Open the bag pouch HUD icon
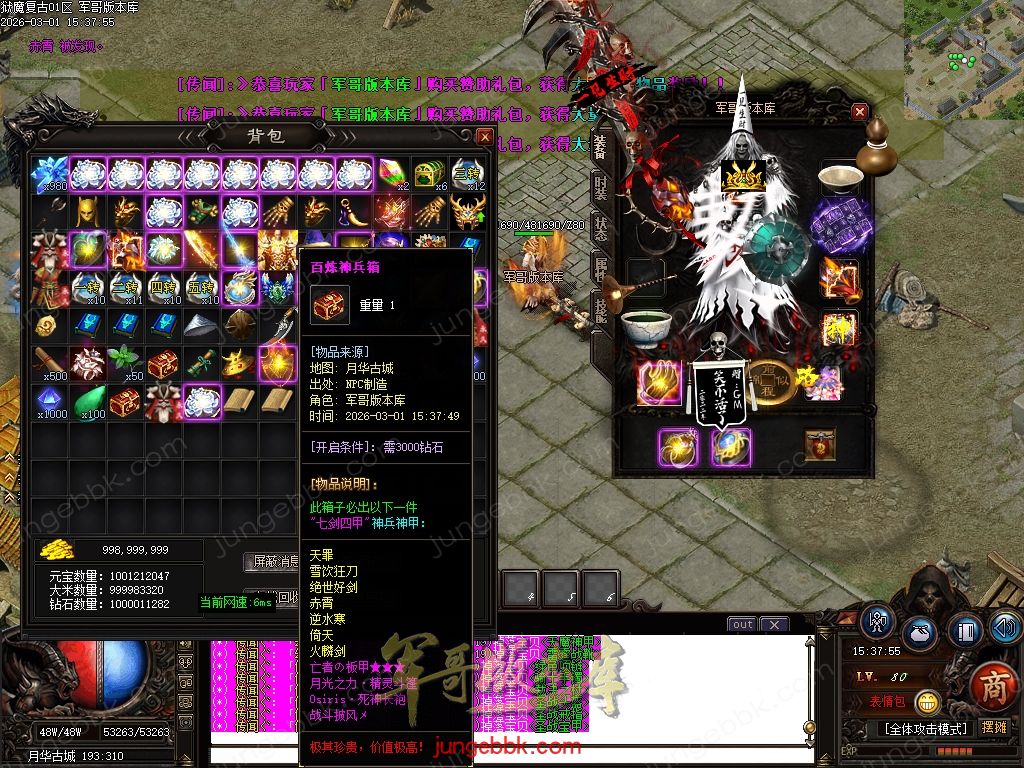The image size is (1024, 768). (x=920, y=634)
